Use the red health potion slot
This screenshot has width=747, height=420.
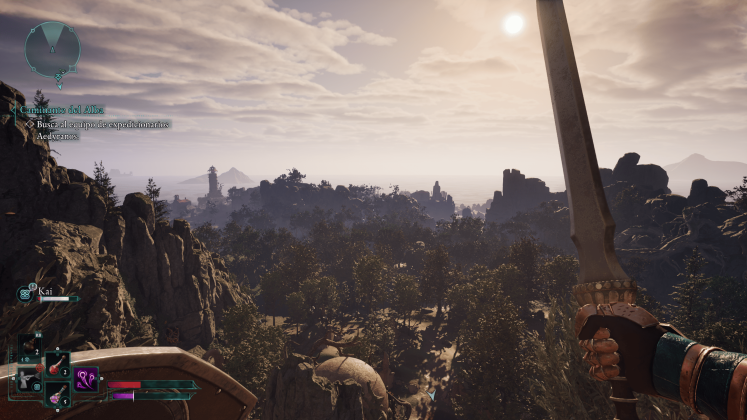coord(56,365)
